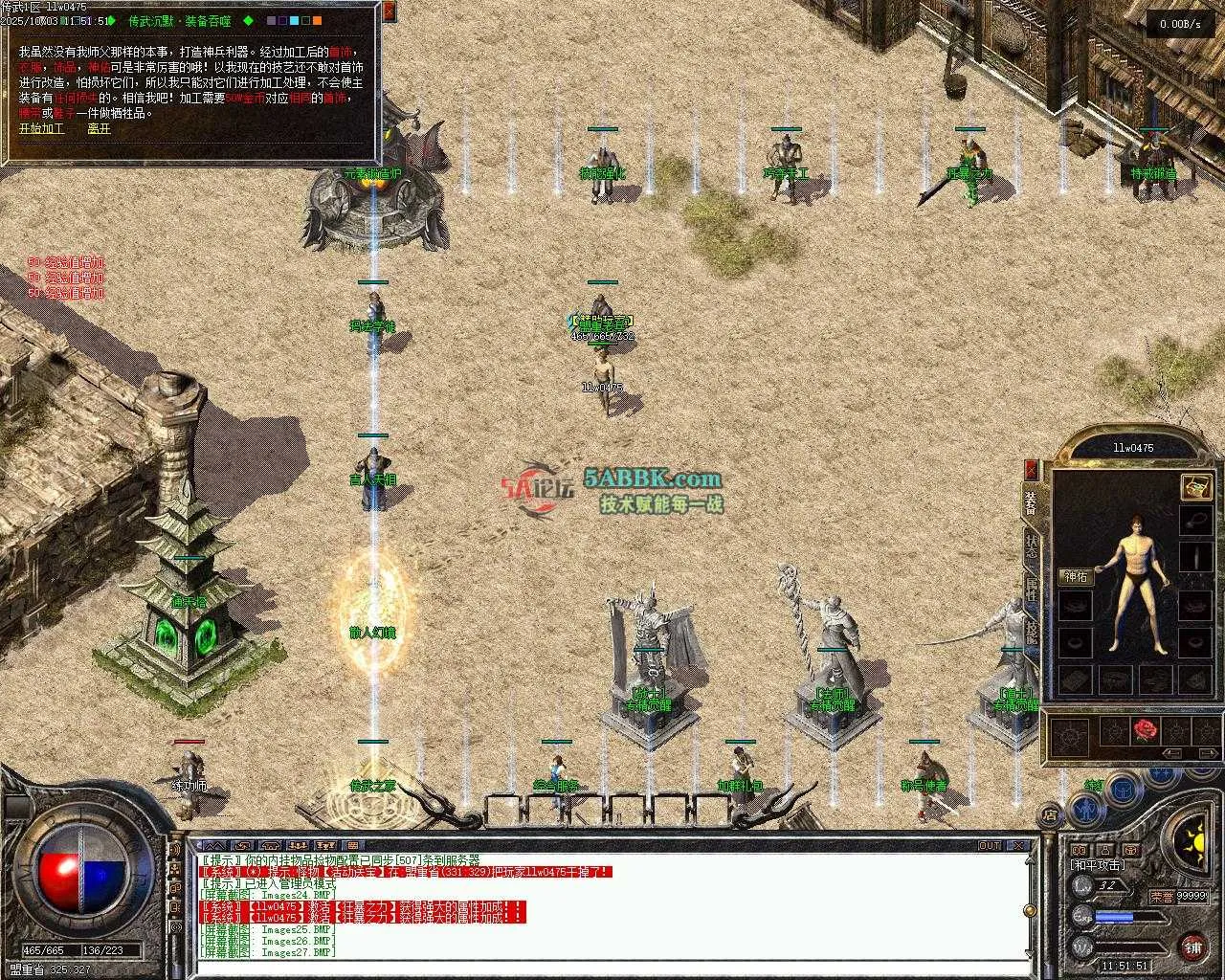Switch to the 状态 tab
Viewport: 1225px width, 980px height.
pyautogui.click(x=1031, y=546)
